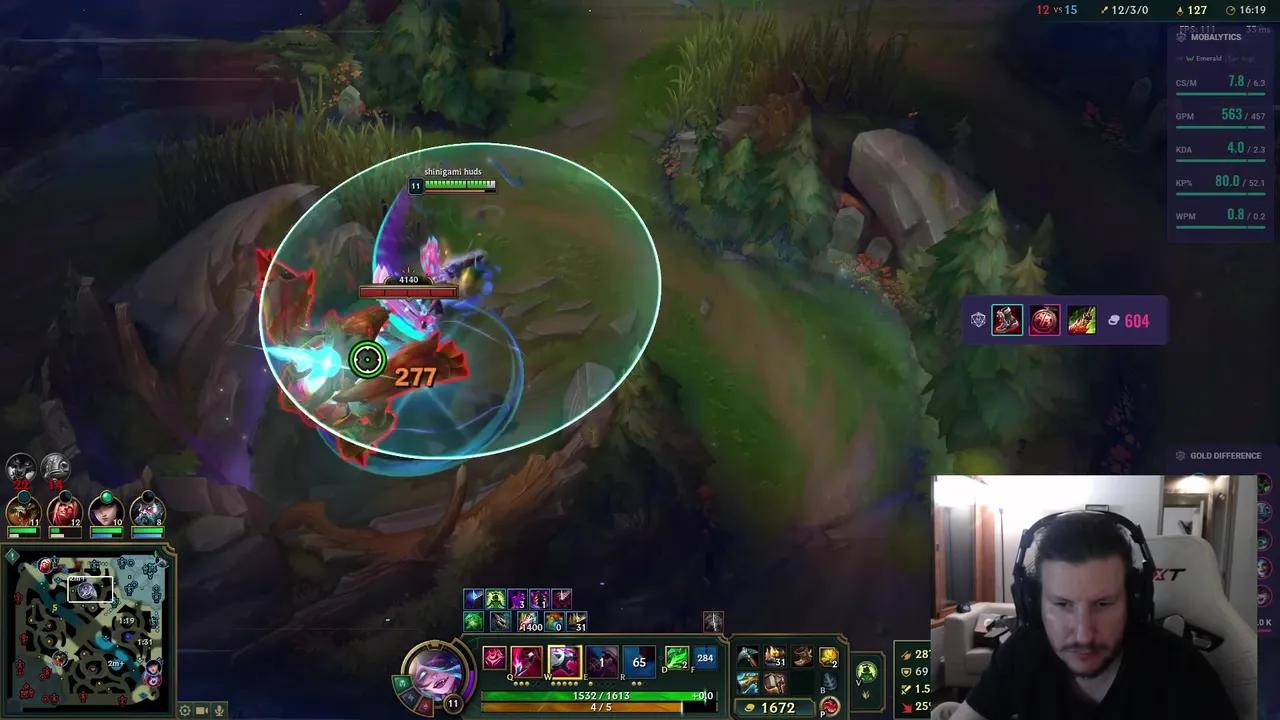The width and height of the screenshot is (1280, 720).
Task: Click the 604 gold cost in recommendations
Action: tap(1139, 320)
